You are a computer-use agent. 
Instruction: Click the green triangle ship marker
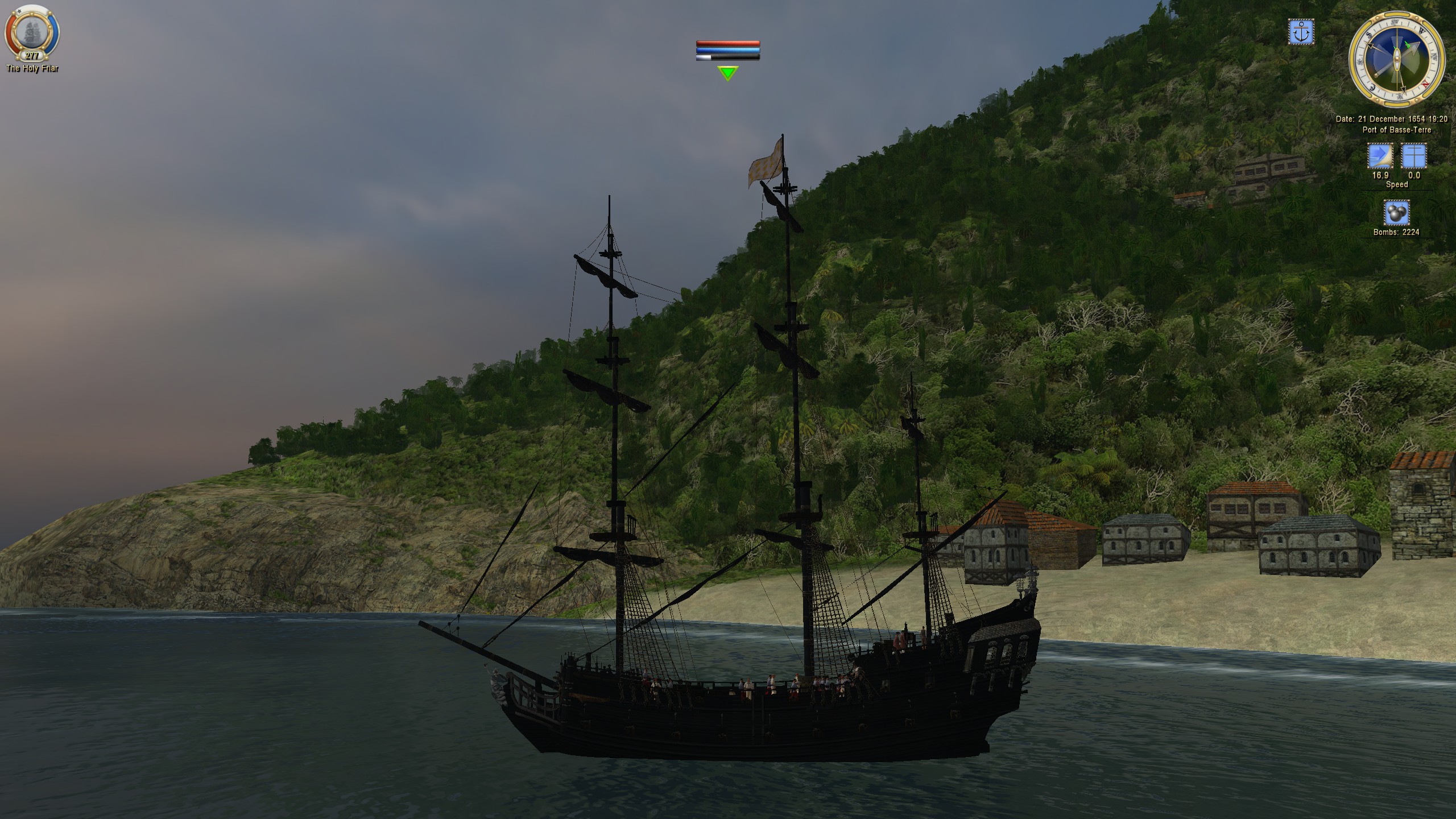727,73
